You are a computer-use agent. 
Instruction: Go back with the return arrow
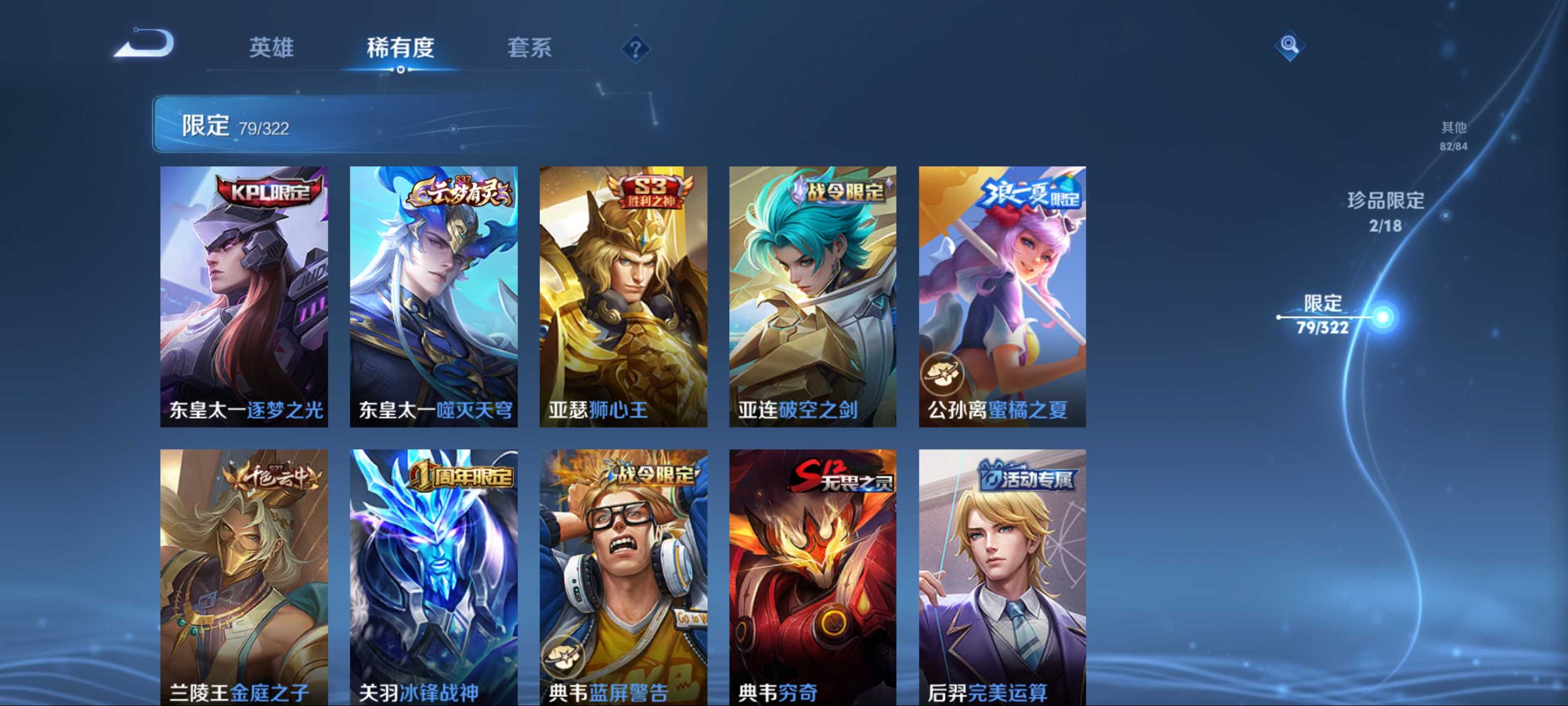[x=145, y=45]
